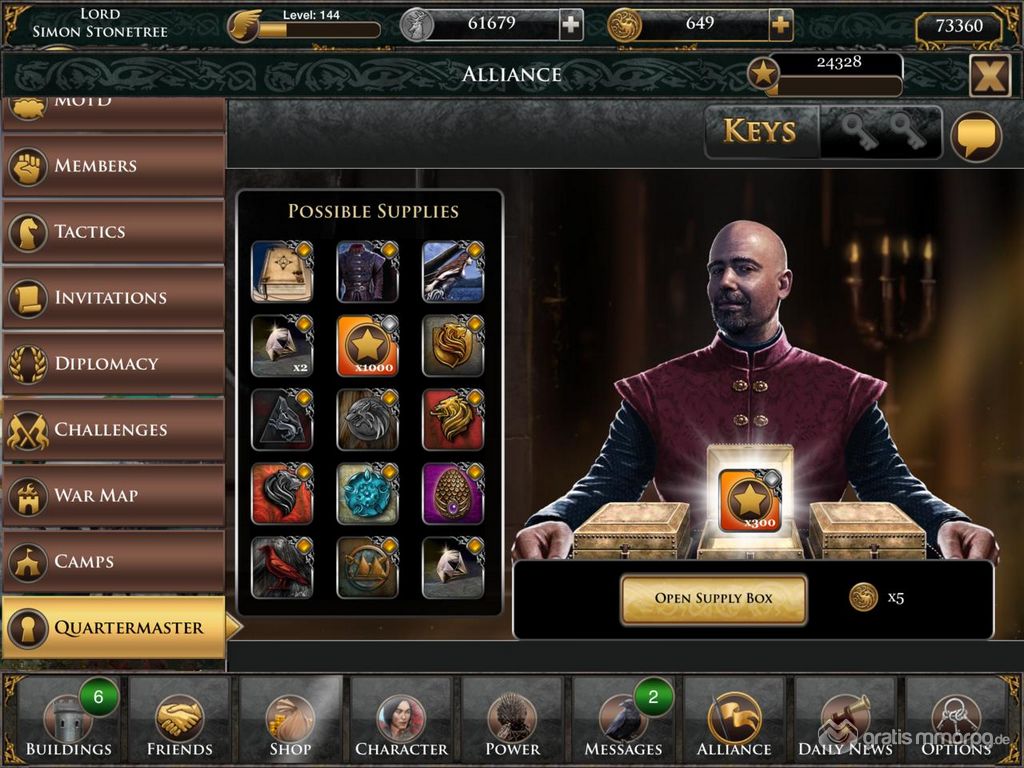Open Supply Box with the gold button
Viewport: 1024px width, 768px height.
coord(713,598)
